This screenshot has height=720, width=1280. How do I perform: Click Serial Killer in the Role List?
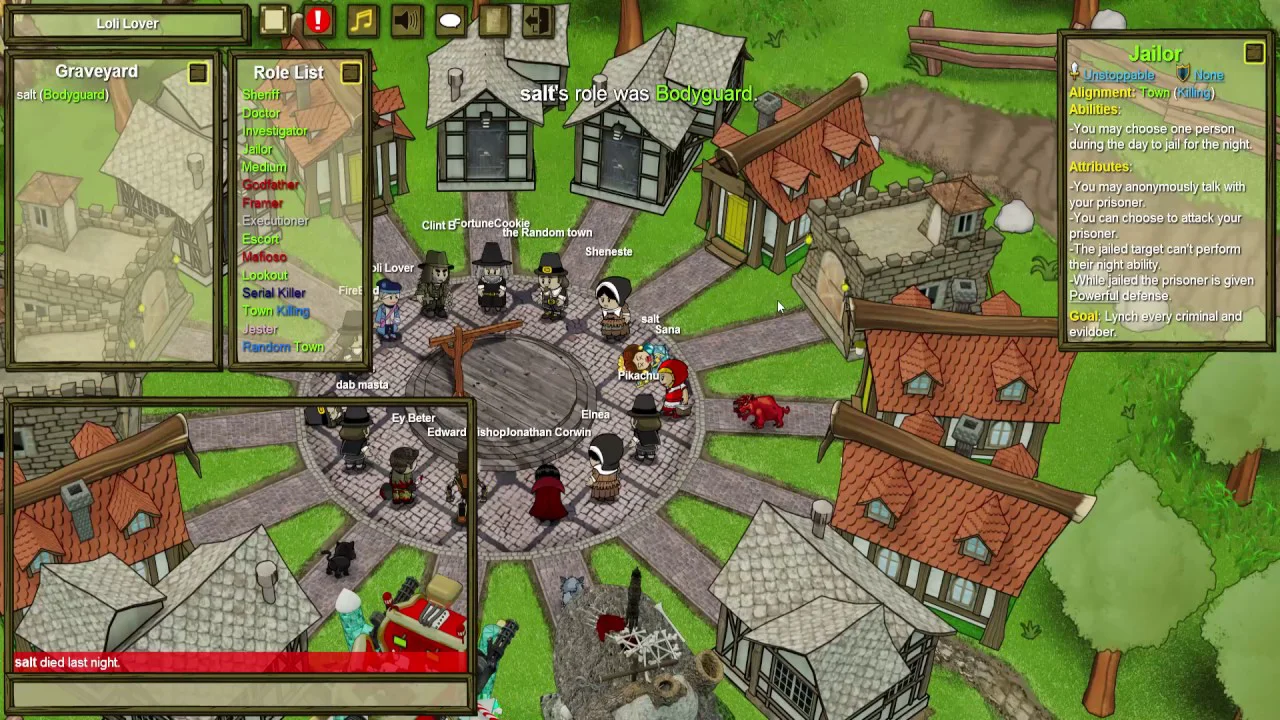pos(274,293)
